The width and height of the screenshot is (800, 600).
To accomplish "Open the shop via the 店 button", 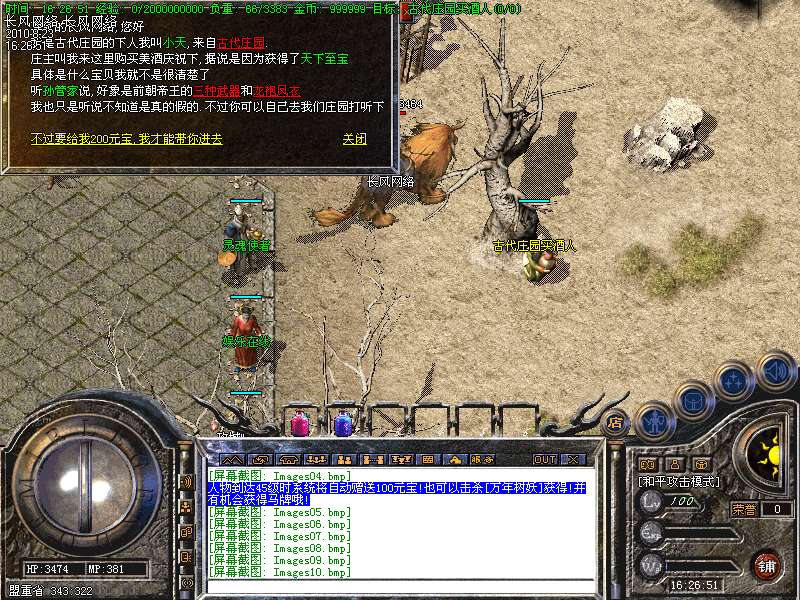I will 615,423.
